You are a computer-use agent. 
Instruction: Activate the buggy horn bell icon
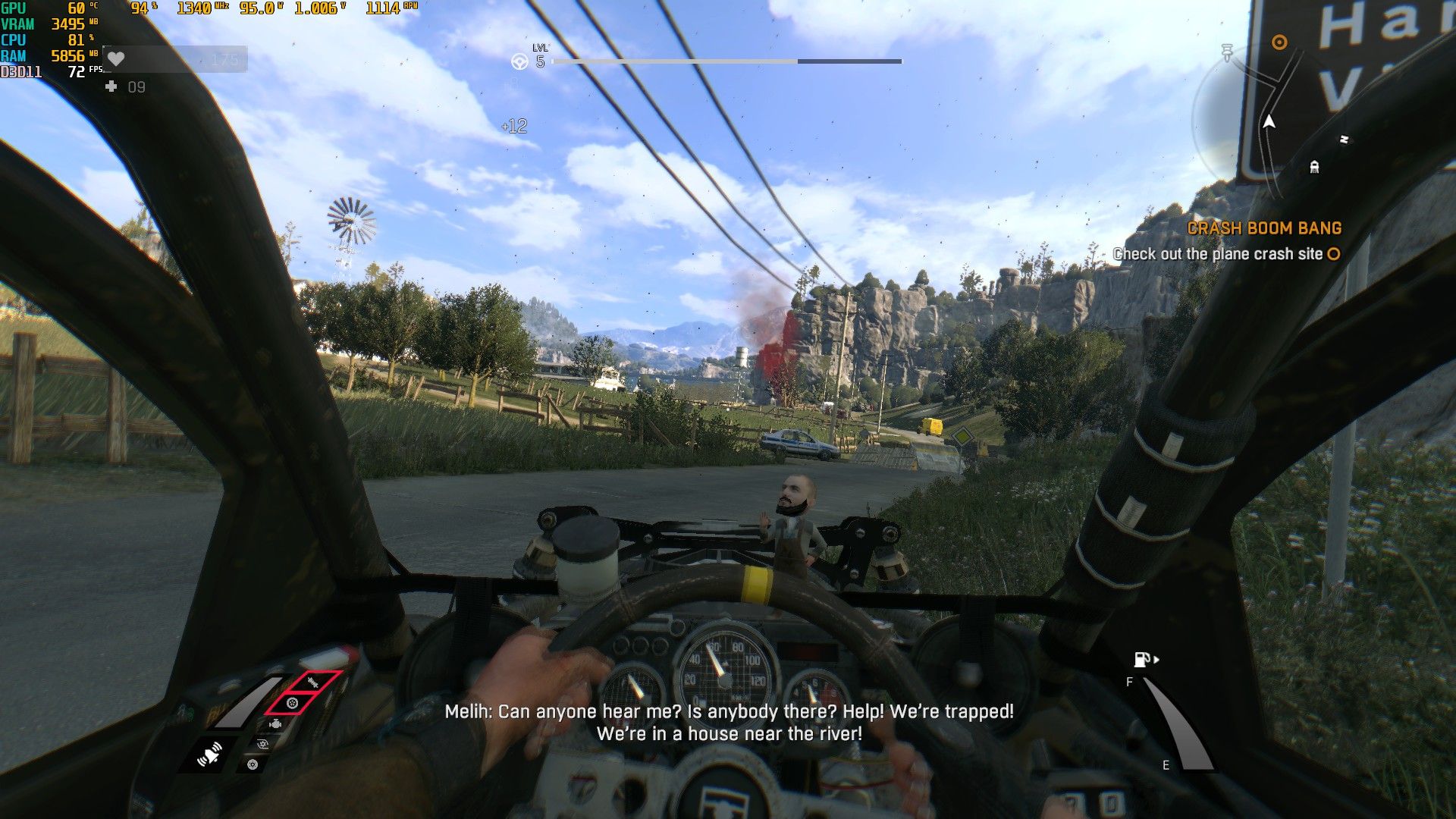(209, 755)
